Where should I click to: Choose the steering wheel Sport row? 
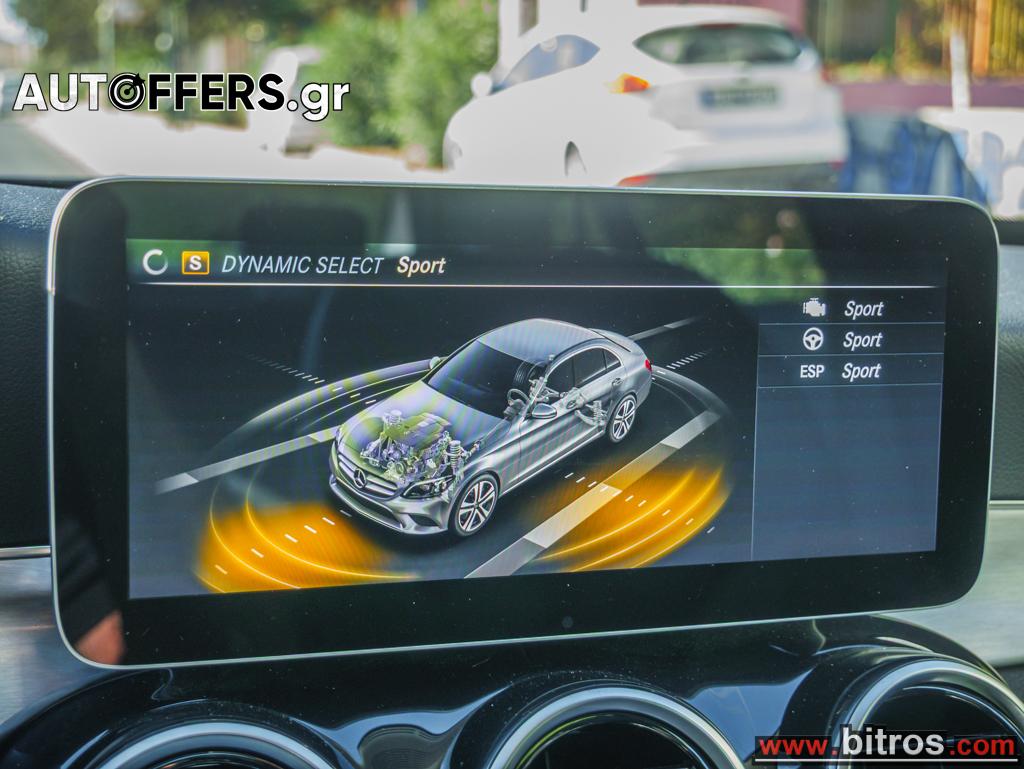849,340
